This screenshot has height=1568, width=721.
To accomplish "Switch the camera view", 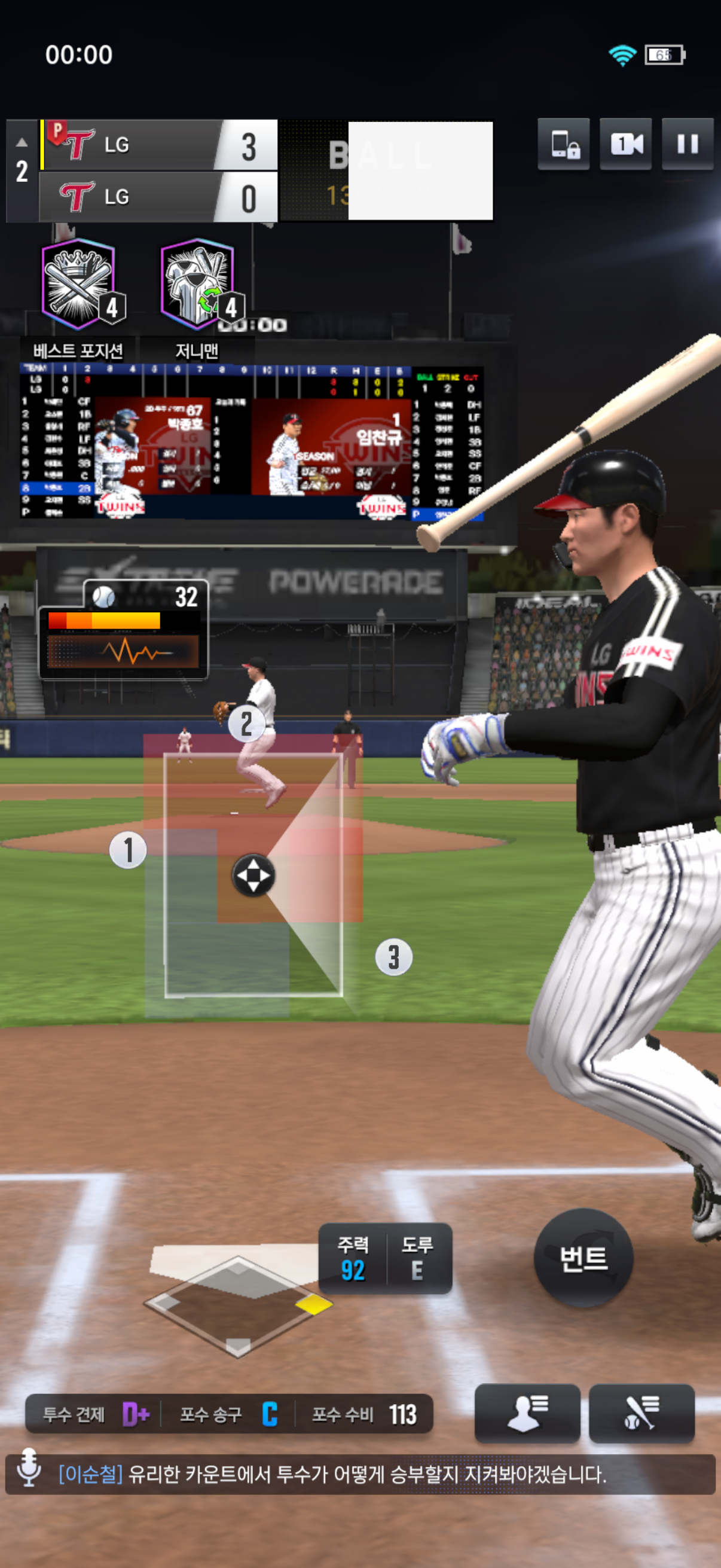I will 625,144.
